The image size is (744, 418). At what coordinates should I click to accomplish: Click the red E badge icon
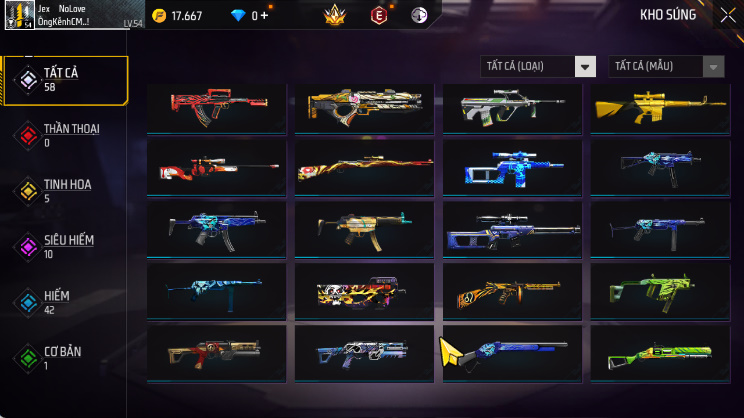[x=379, y=15]
